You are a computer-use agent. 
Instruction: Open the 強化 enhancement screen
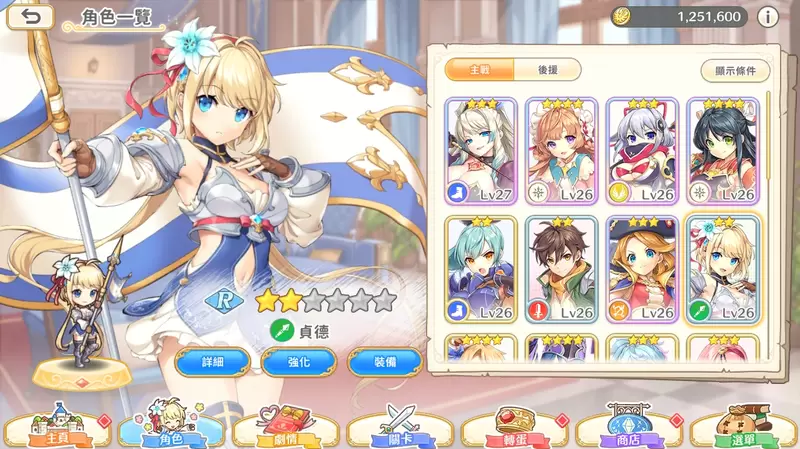tap(297, 361)
